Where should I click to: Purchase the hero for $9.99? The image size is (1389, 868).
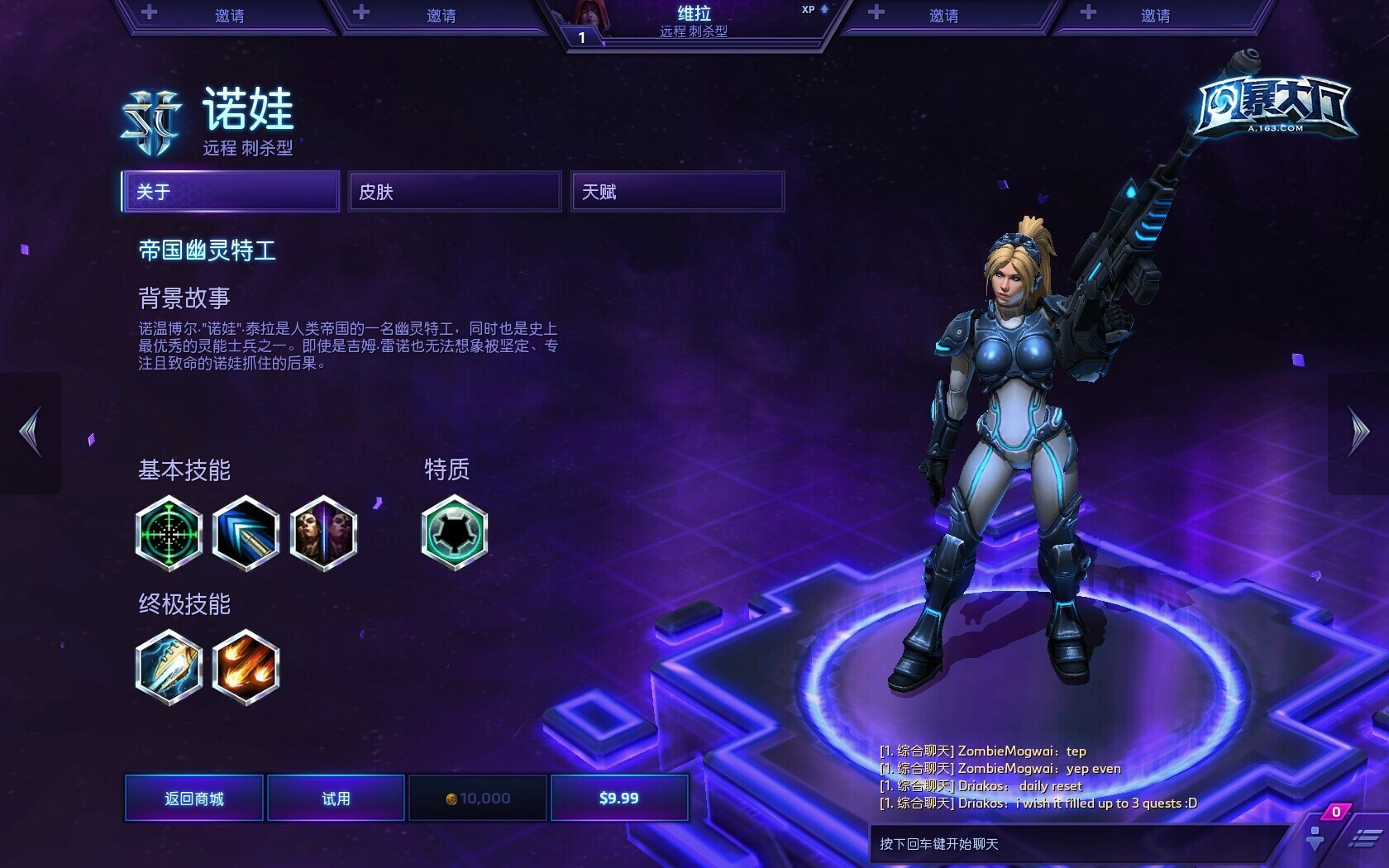point(619,798)
